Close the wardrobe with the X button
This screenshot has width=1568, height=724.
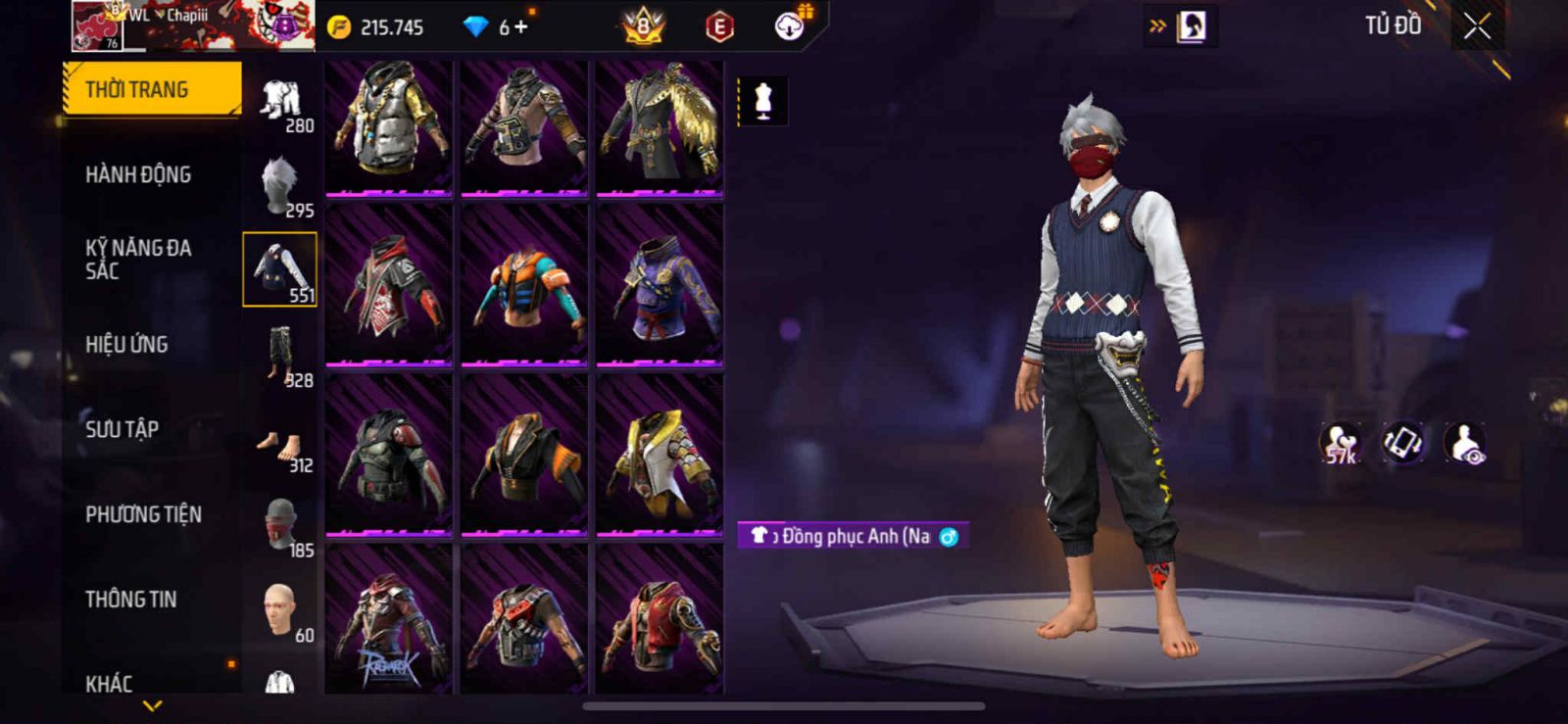[1477, 27]
